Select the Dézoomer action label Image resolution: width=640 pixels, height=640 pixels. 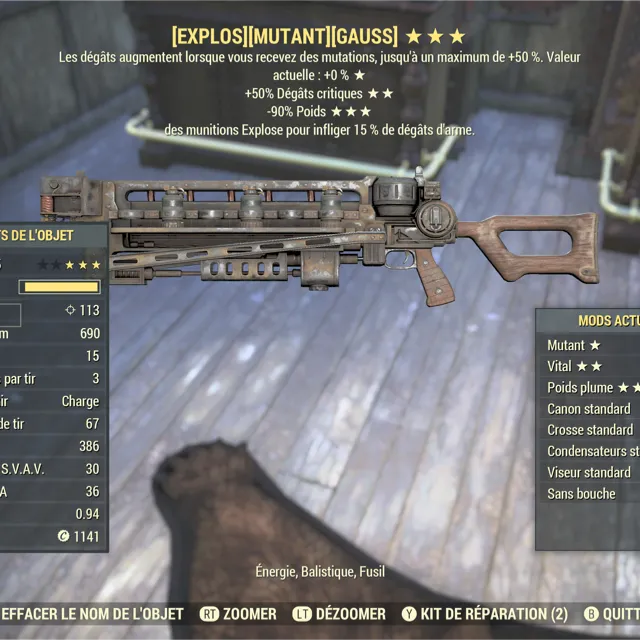350,613
